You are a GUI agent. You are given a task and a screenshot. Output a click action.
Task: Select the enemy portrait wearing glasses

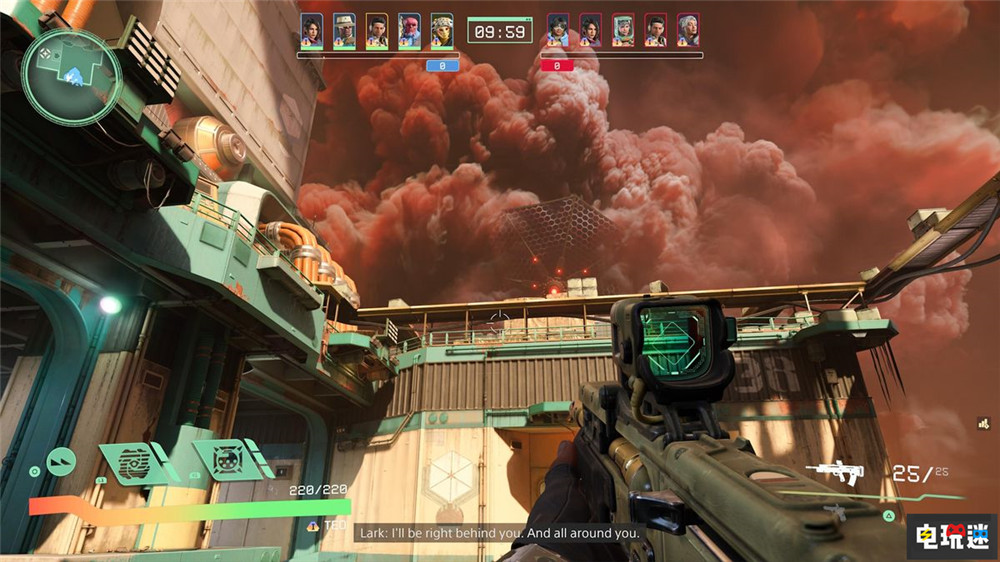[558, 29]
